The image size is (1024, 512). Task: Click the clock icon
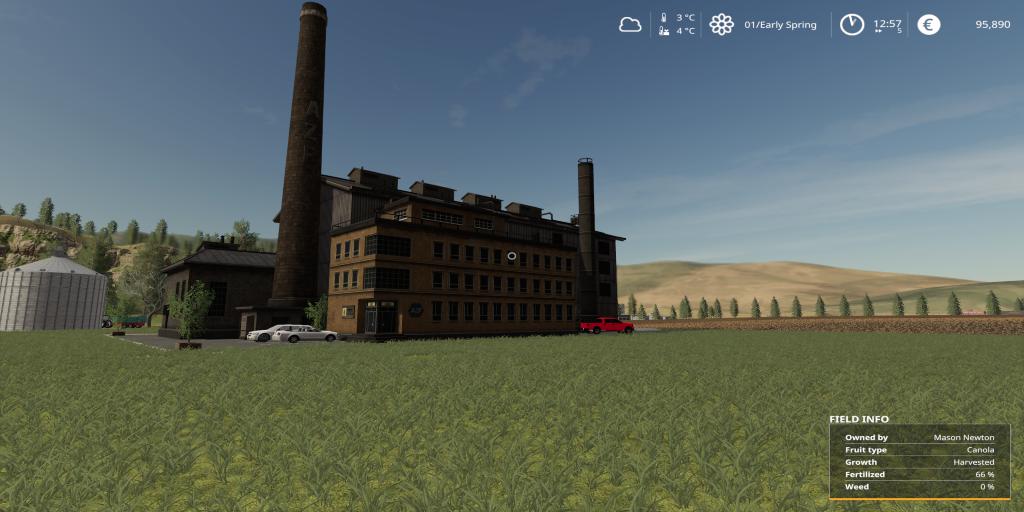tap(851, 25)
